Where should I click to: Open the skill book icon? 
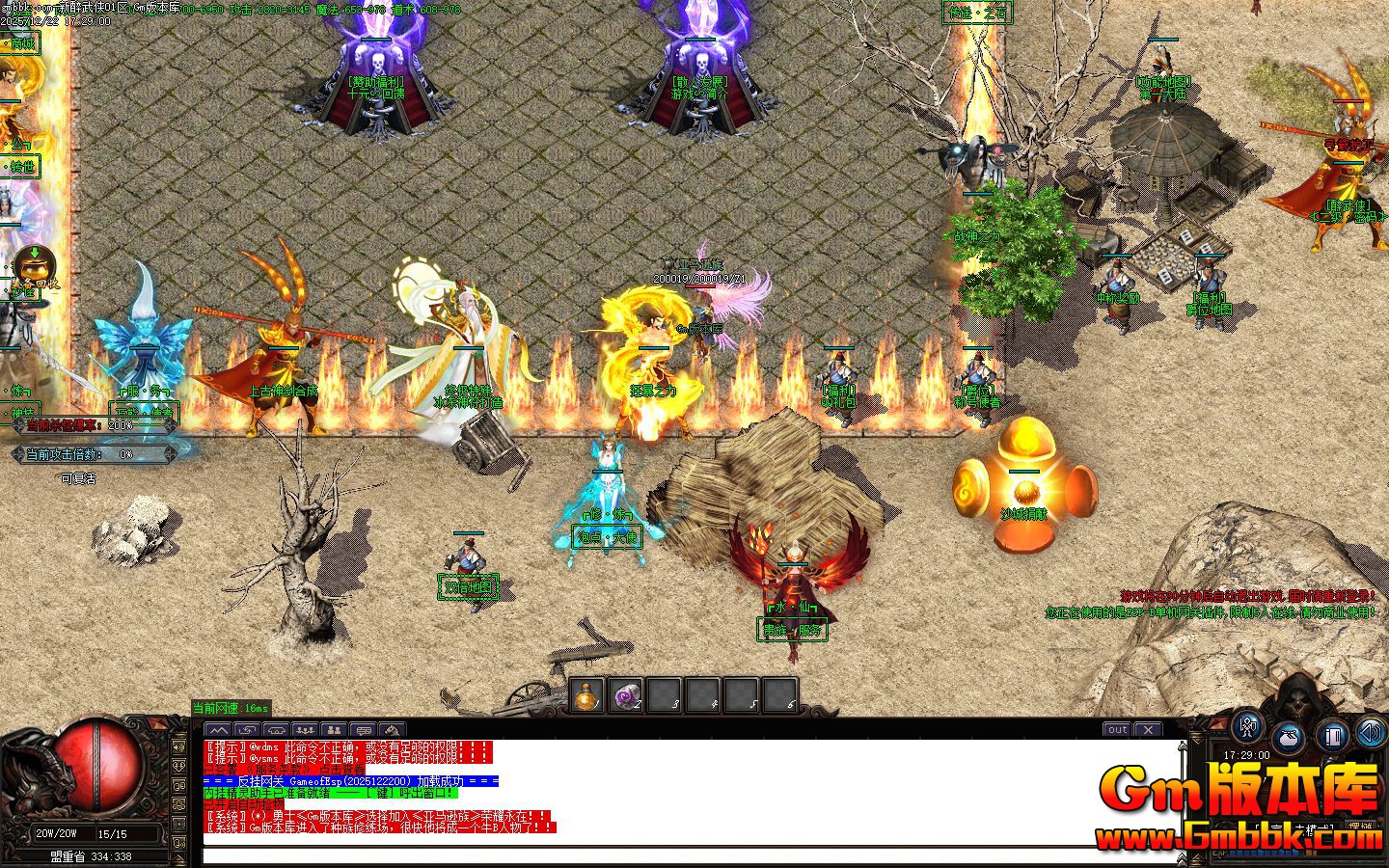(1332, 738)
